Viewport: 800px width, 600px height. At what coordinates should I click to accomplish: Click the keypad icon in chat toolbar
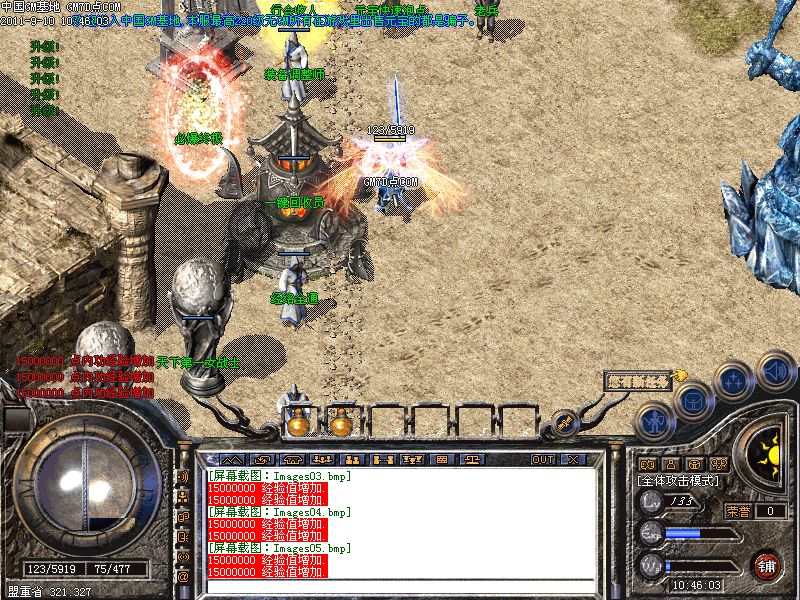click(441, 459)
